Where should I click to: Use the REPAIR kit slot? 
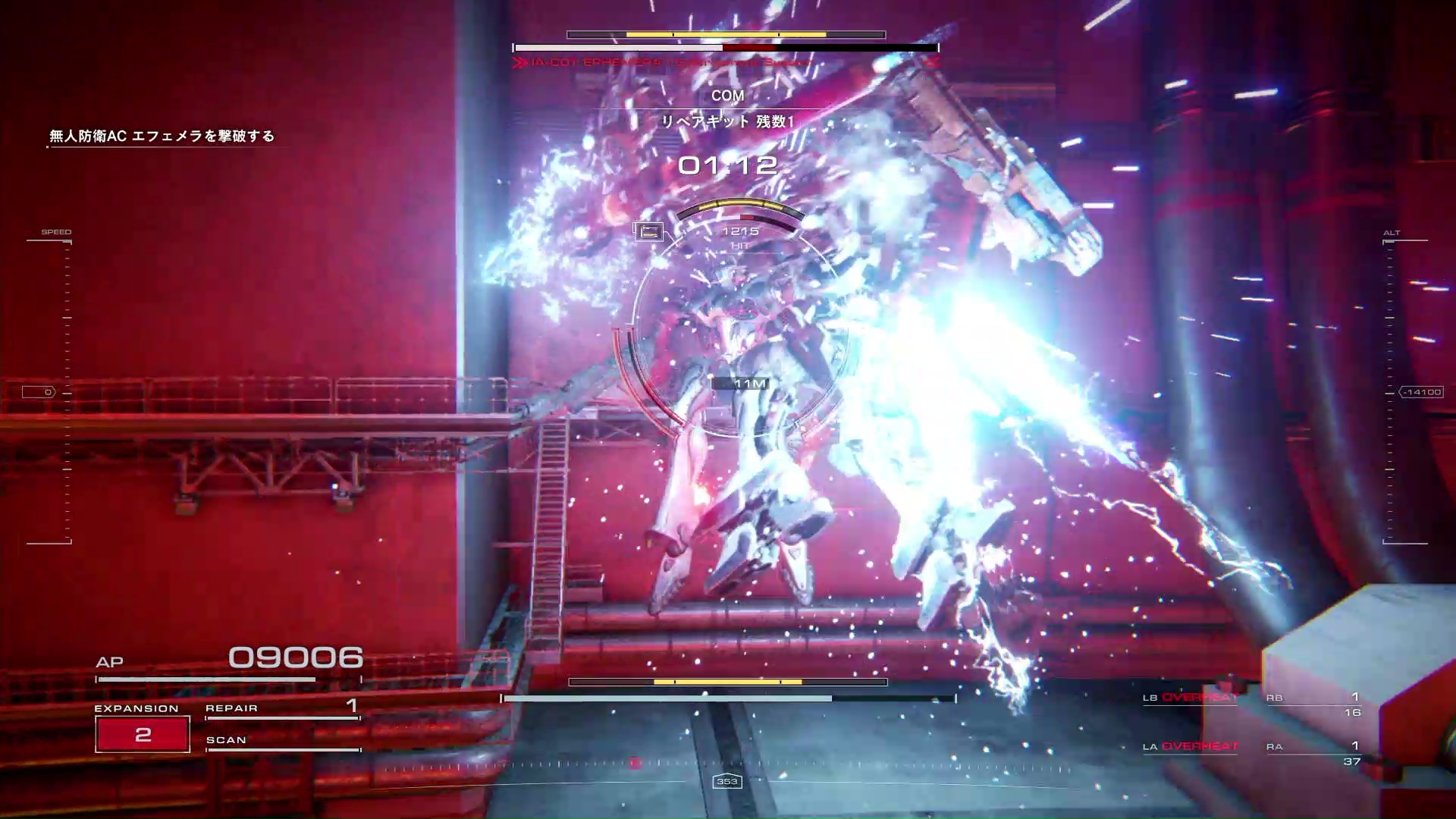282,708
